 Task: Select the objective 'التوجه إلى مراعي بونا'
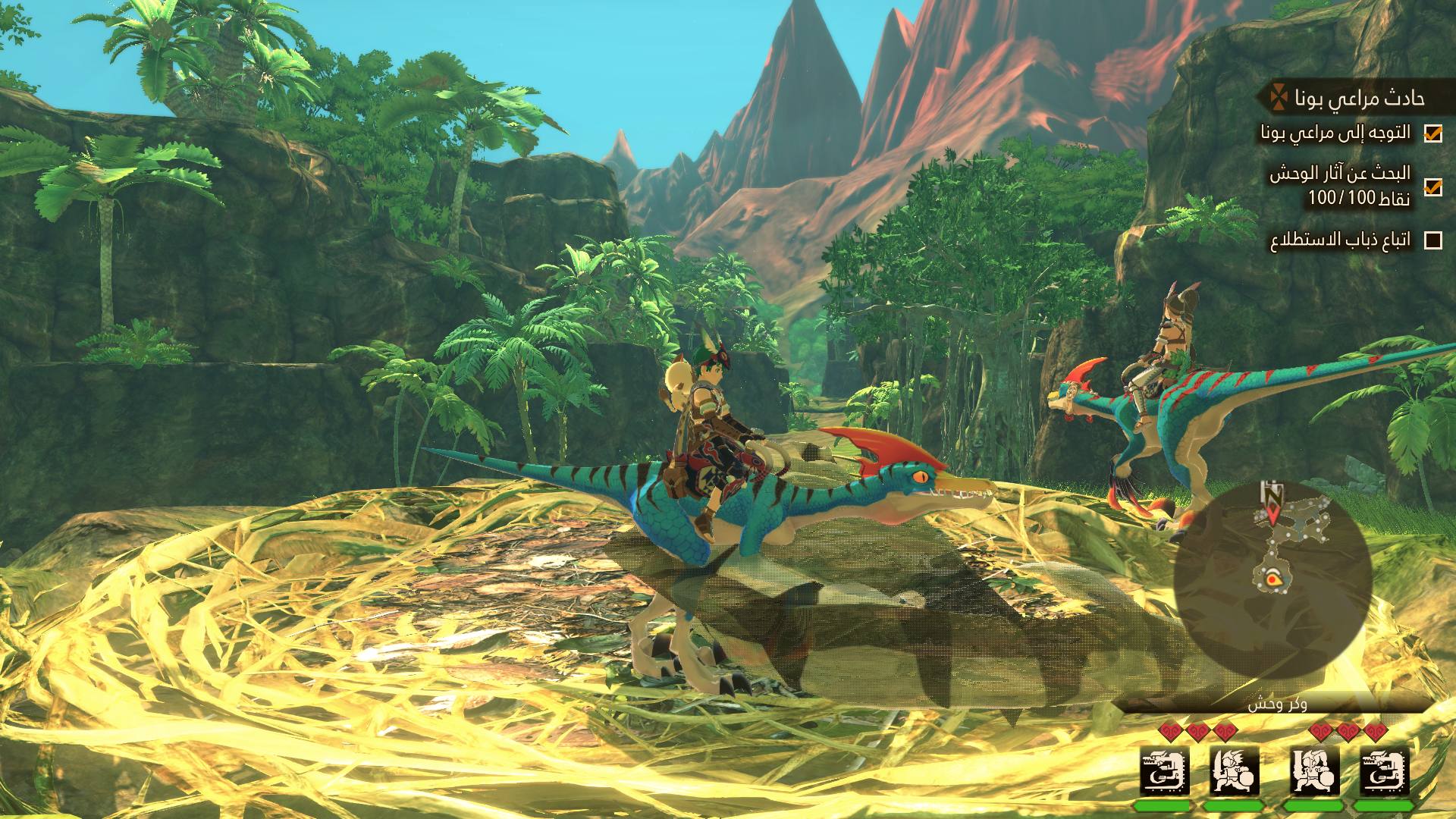click(x=1335, y=133)
